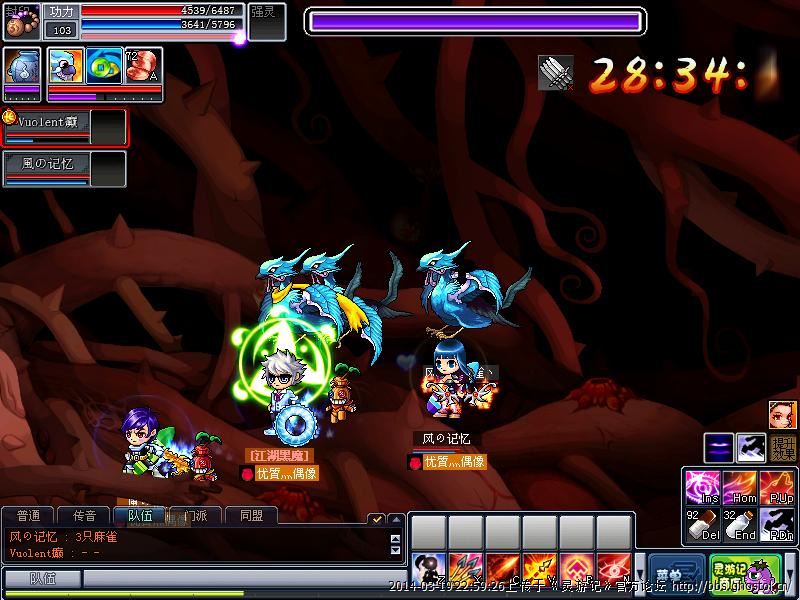
Task: Switch to the 普通 chat tab
Action: (29, 516)
